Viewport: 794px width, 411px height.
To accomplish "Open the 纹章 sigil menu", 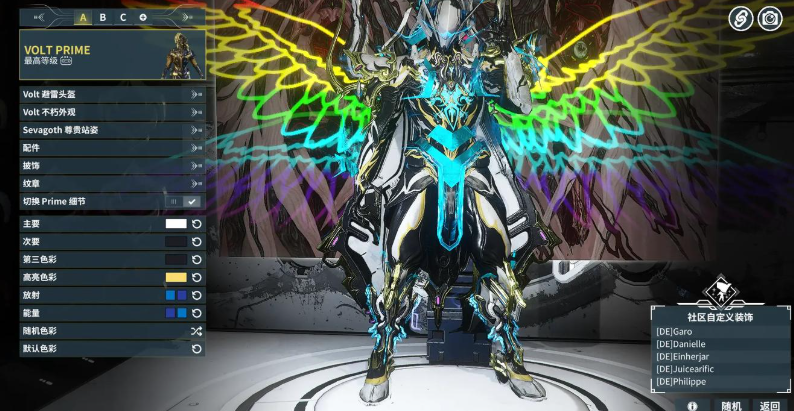I will pos(112,183).
